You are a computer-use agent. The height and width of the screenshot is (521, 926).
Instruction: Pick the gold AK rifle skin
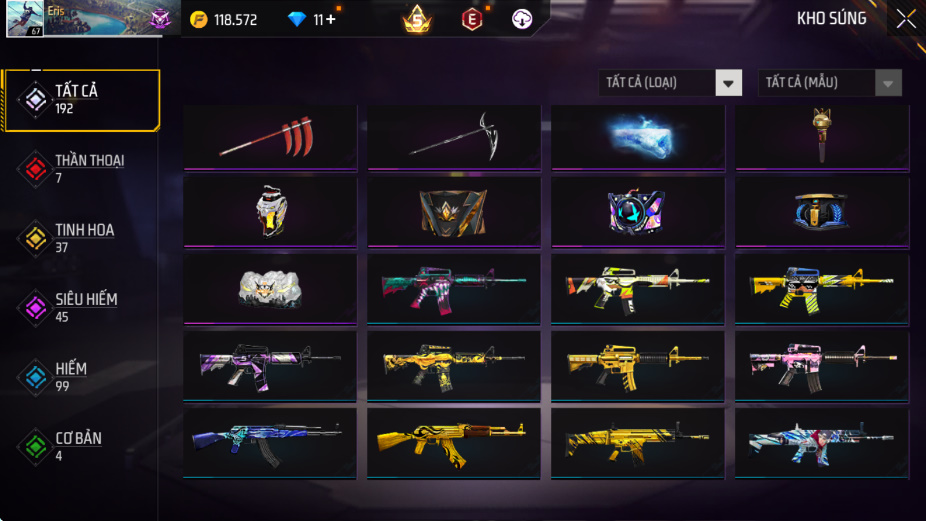click(454, 441)
